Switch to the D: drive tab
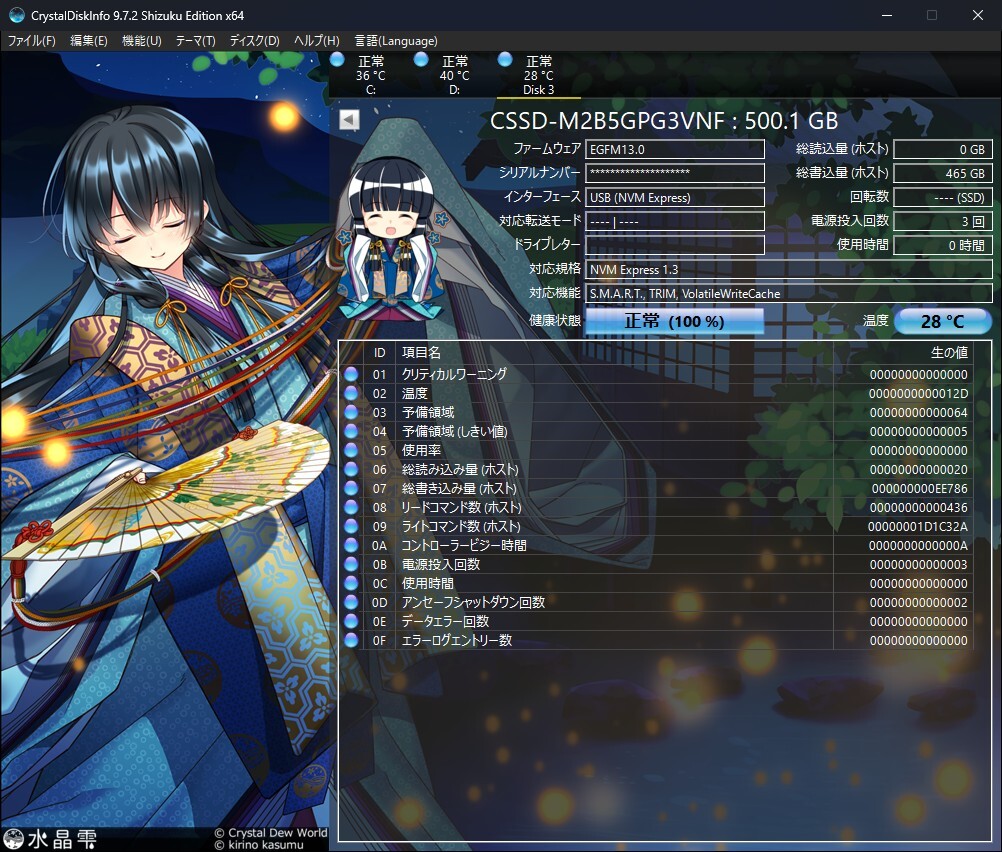 454,75
